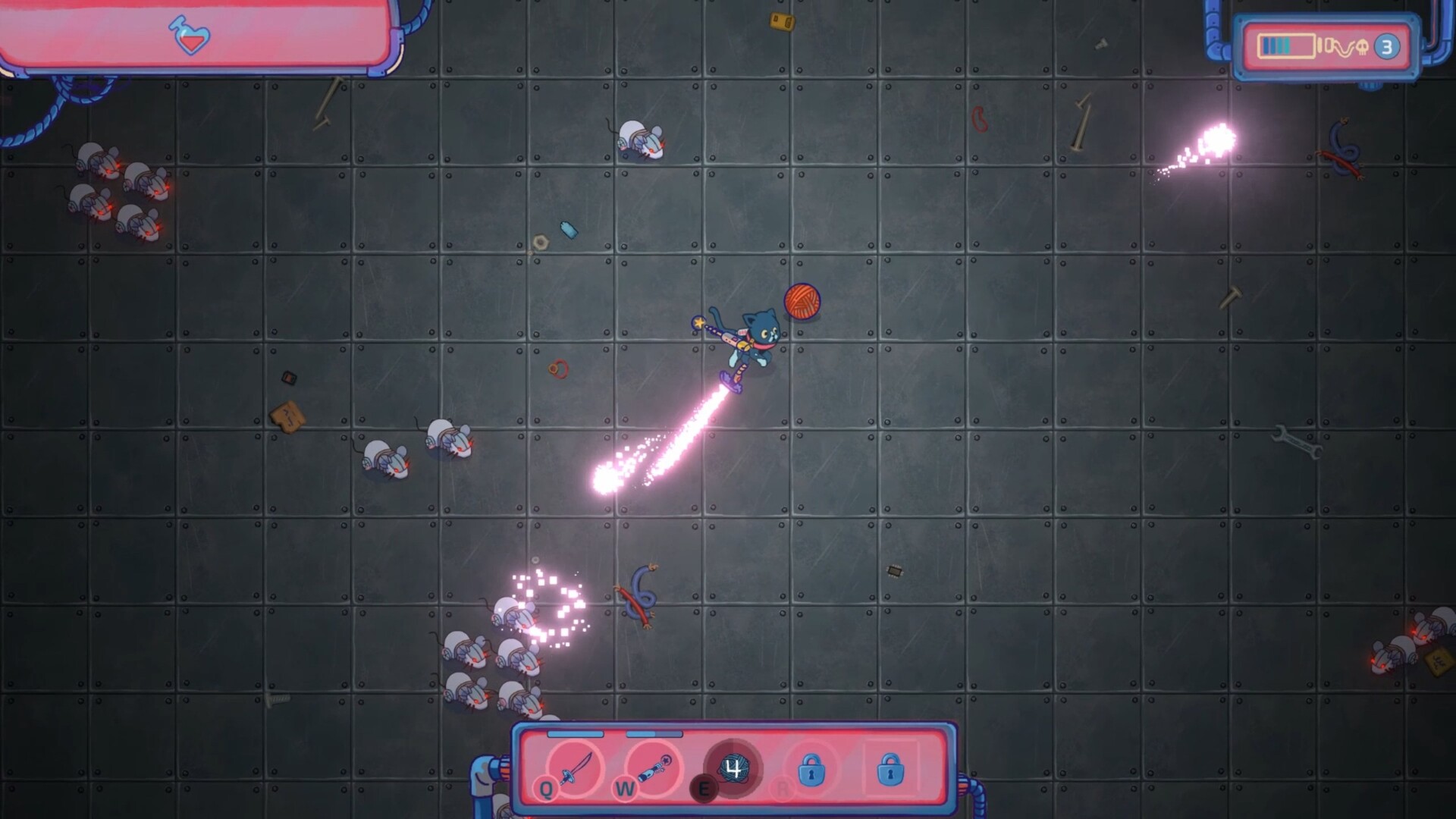This screenshot has width=1456, height=819.
Task: Click the robot mouse skull icon near the counter
Action: point(1361,46)
